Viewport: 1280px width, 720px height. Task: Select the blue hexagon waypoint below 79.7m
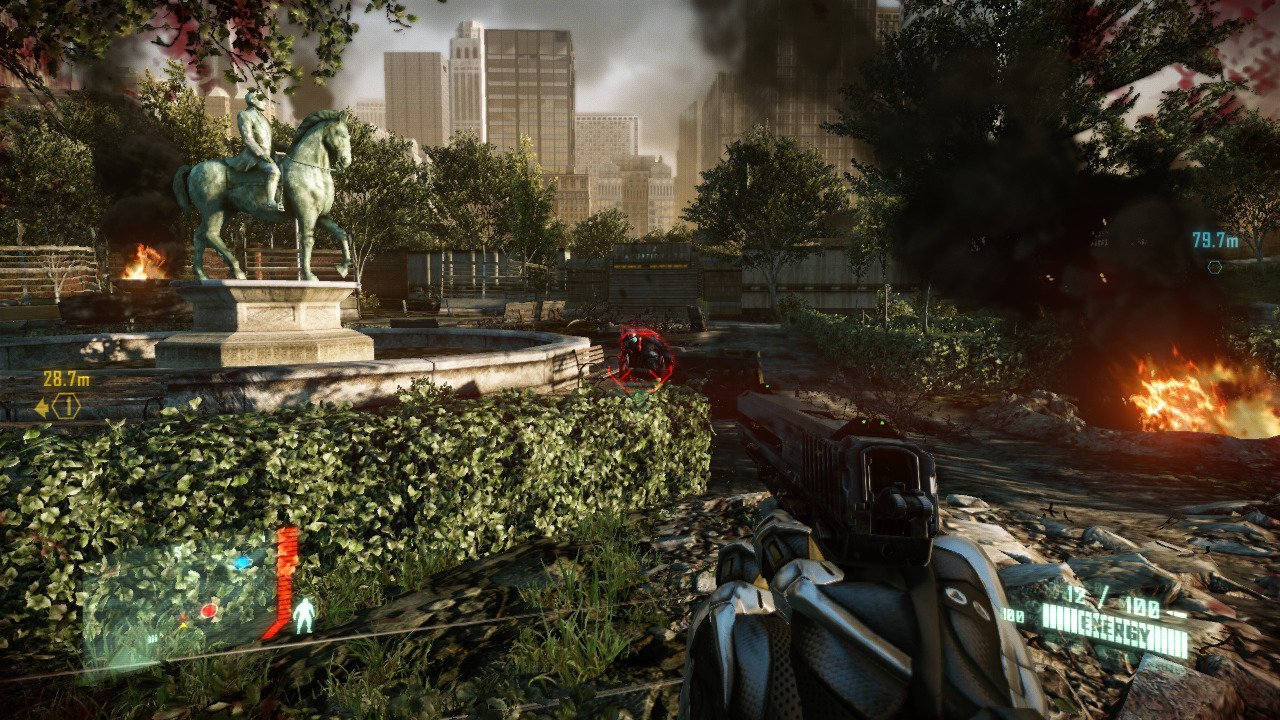(1214, 267)
